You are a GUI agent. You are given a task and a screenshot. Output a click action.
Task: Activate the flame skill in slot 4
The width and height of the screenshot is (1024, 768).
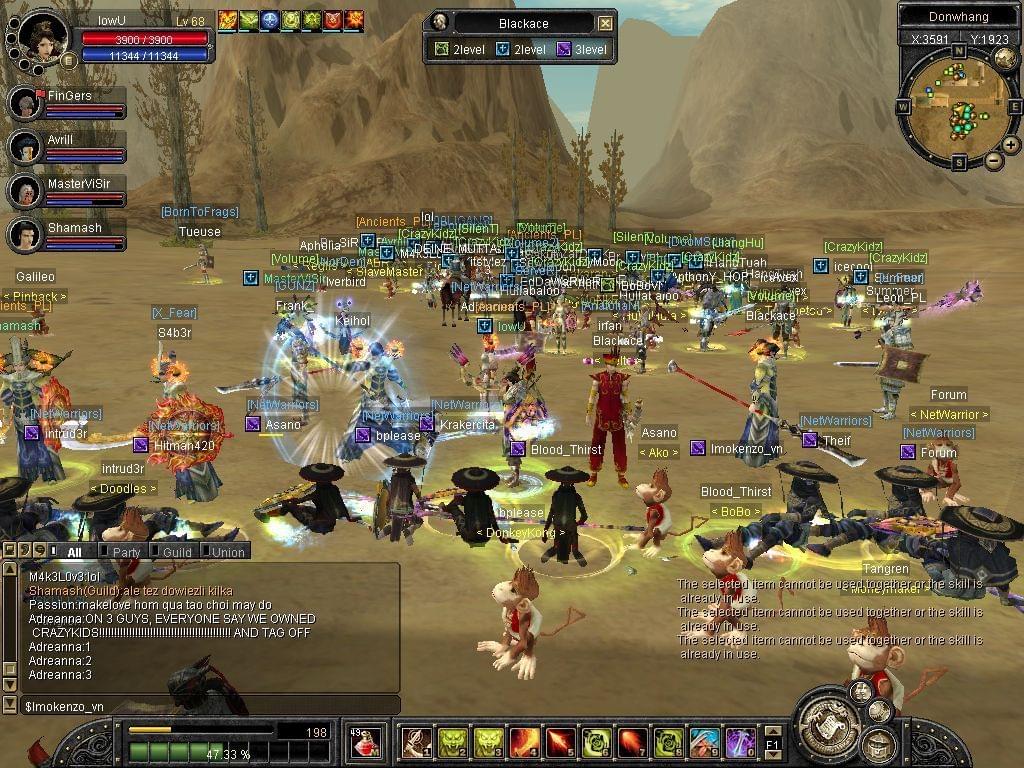[525, 743]
